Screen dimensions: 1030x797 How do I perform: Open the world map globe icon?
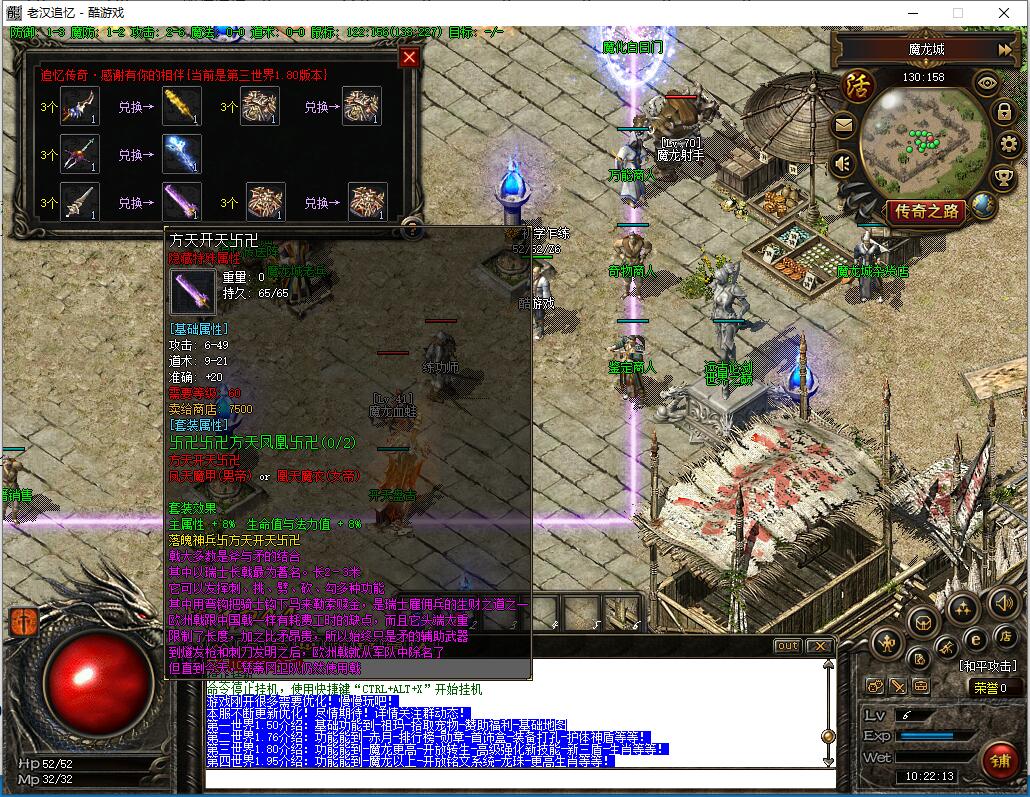(x=984, y=205)
